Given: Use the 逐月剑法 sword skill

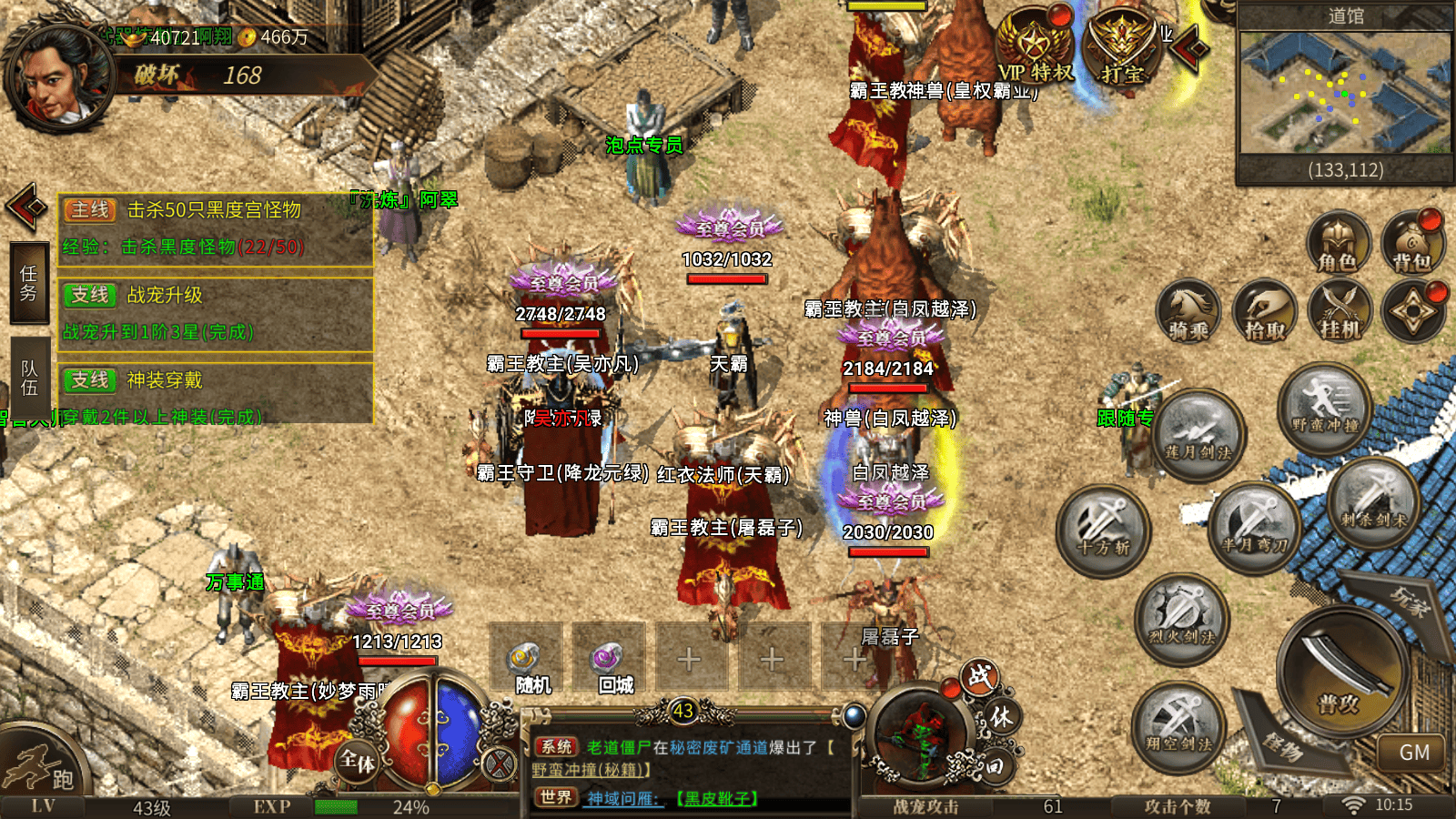Looking at the screenshot, I should click(x=1198, y=434).
